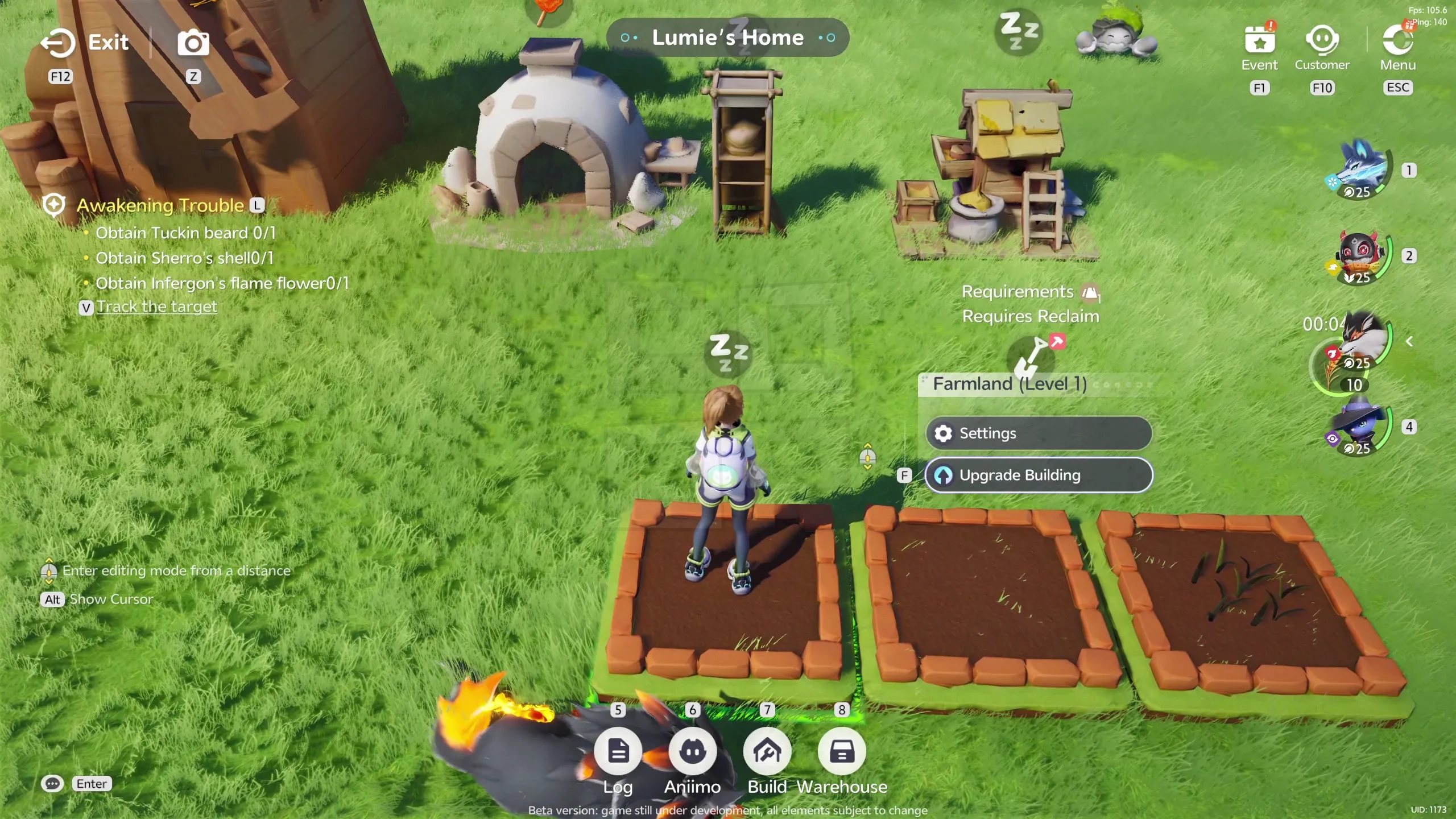This screenshot has height=819, width=1456.
Task: Click the Awakening Trouble quest compass icon
Action: click(54, 205)
